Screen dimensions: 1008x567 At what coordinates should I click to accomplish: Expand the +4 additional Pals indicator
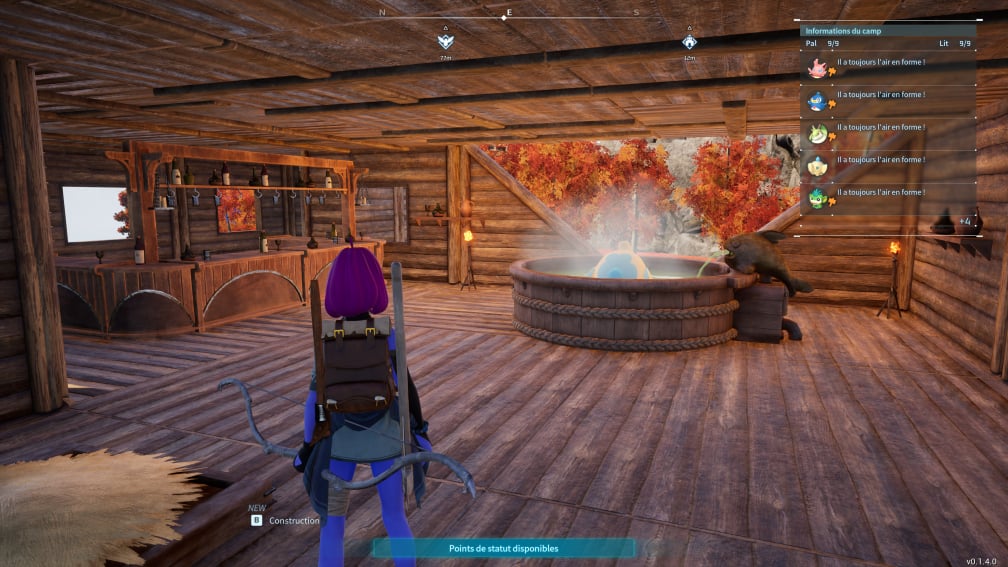pos(964,221)
